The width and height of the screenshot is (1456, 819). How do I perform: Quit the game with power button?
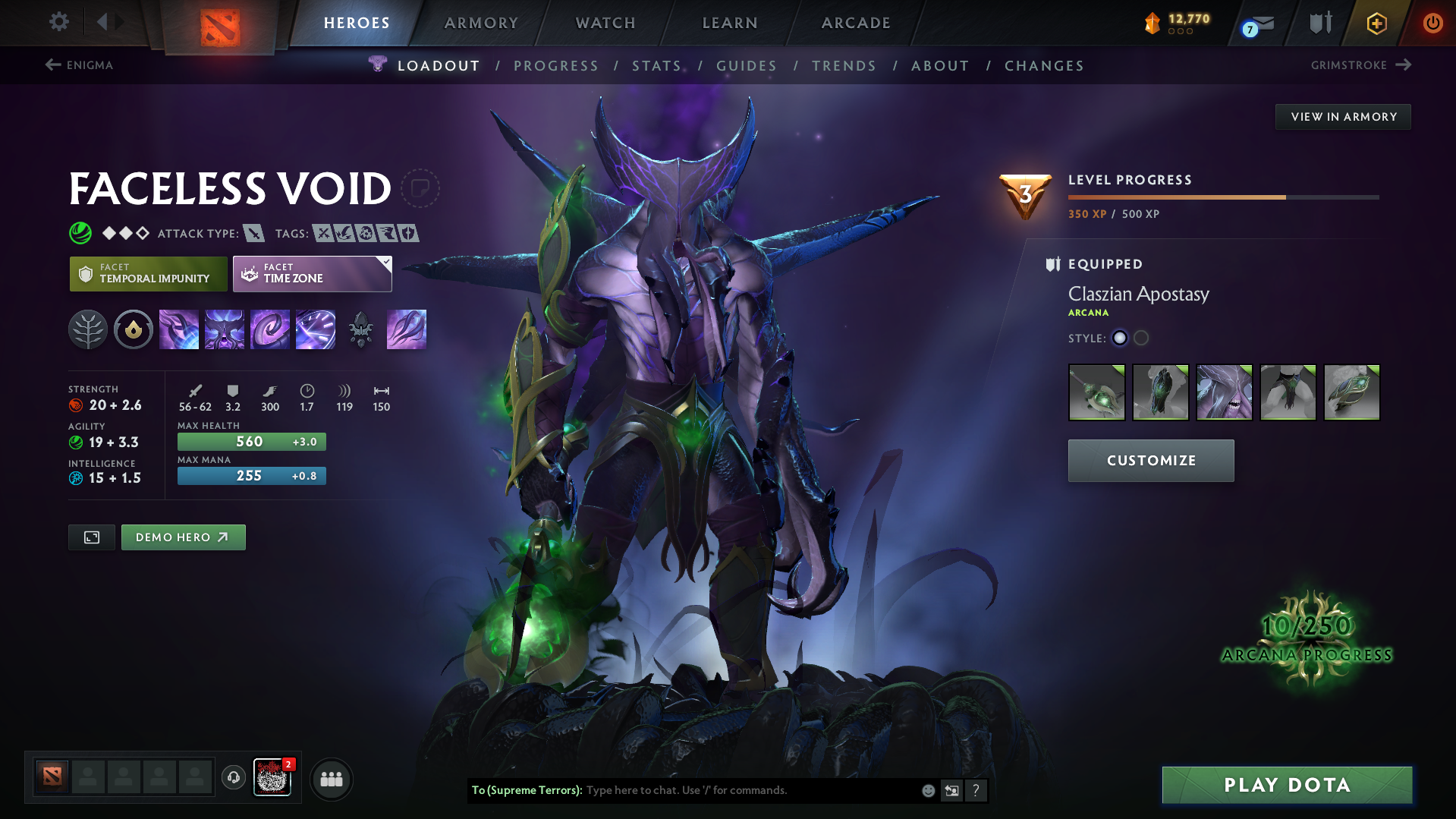[x=1432, y=23]
